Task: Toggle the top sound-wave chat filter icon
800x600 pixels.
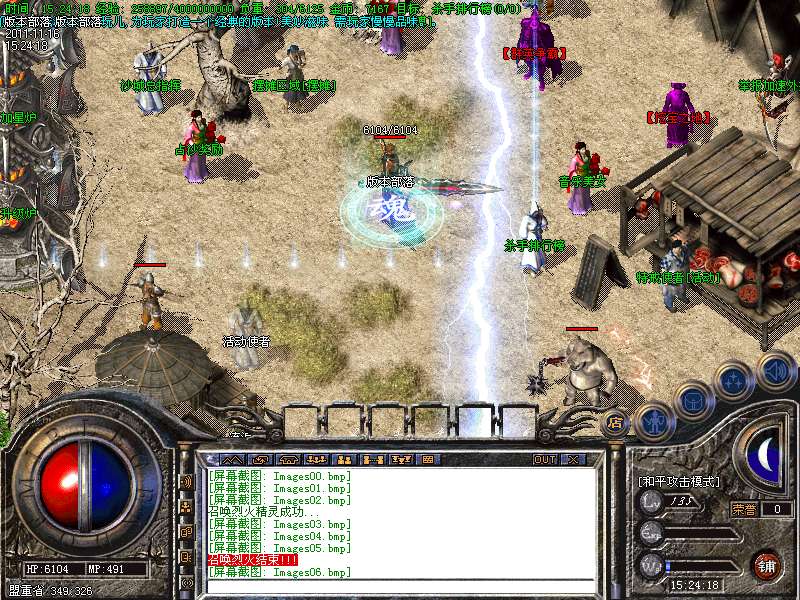Action: tap(187, 481)
